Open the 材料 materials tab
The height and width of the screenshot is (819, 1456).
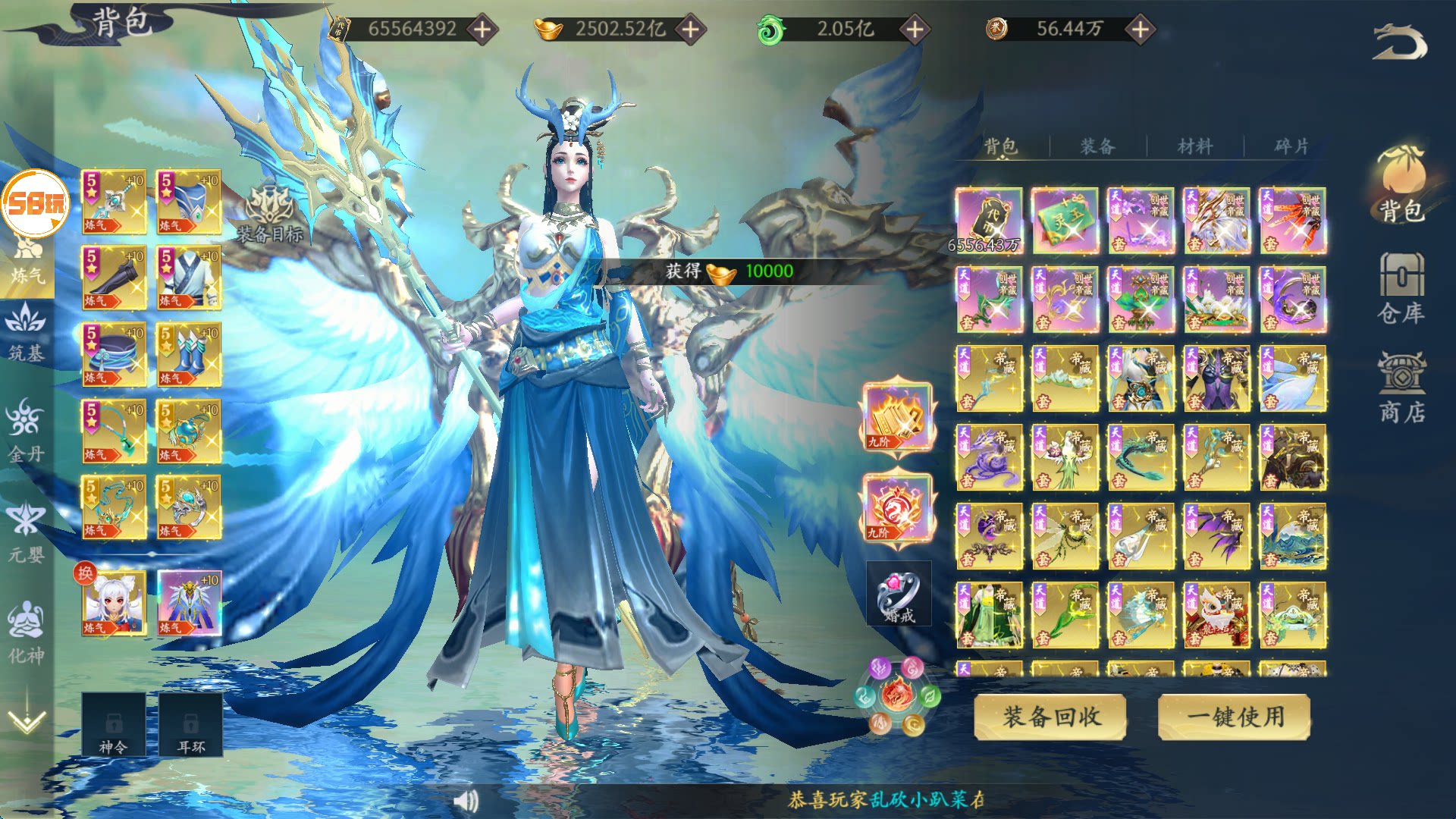point(1195,146)
